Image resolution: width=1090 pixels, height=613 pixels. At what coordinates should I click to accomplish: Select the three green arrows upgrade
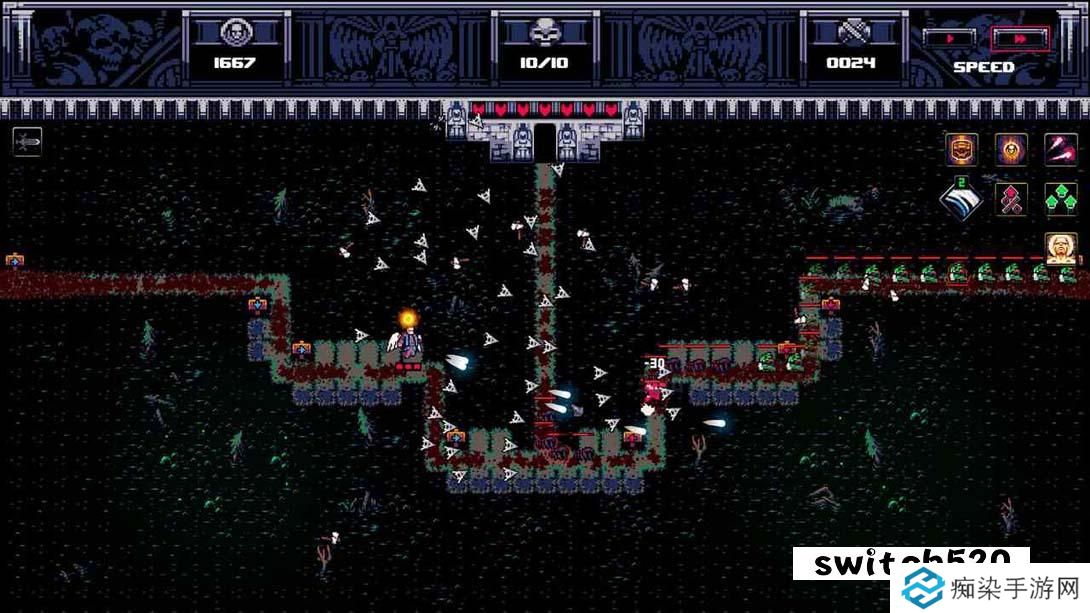click(x=1060, y=199)
